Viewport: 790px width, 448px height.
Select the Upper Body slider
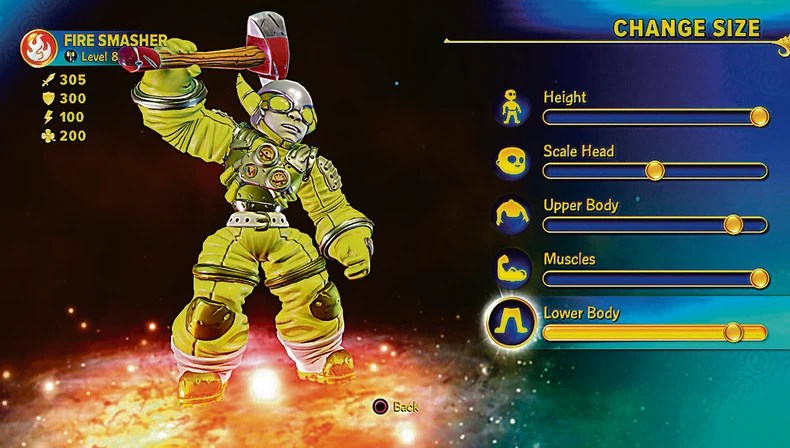click(655, 225)
